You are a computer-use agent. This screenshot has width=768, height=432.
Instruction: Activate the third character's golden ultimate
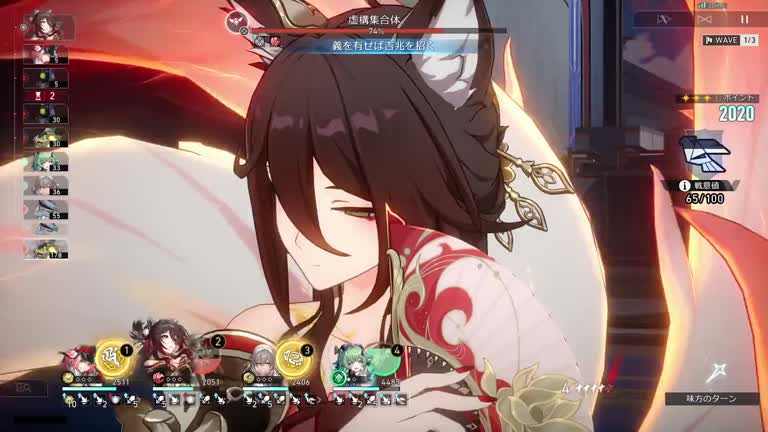[292, 355]
